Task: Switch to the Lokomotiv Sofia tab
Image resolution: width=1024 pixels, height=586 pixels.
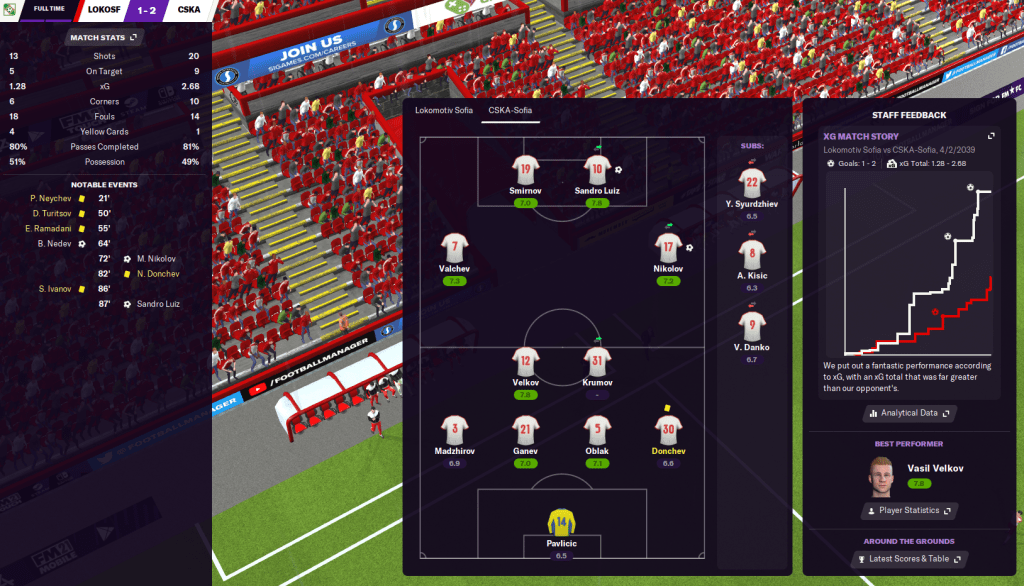Action: click(444, 110)
